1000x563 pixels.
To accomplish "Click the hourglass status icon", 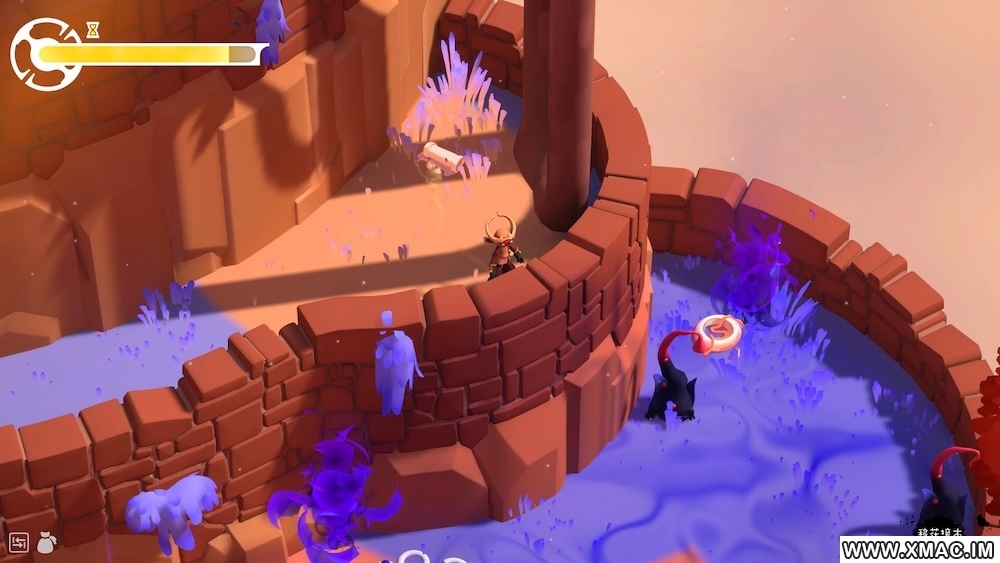I will [93, 30].
